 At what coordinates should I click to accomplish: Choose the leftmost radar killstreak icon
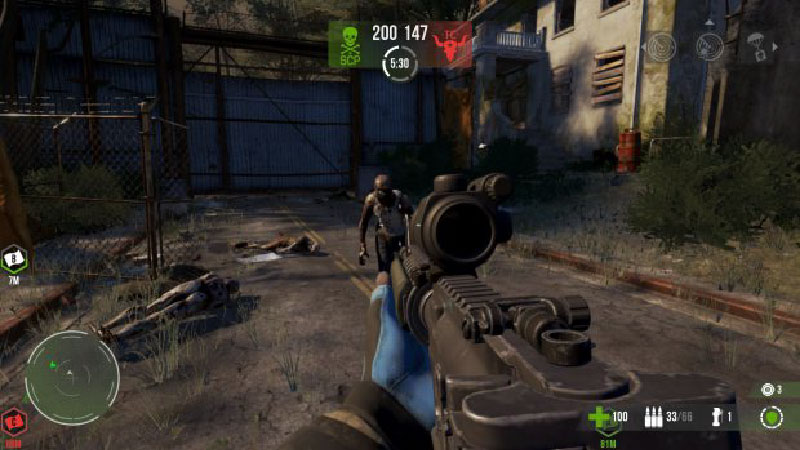(662, 47)
